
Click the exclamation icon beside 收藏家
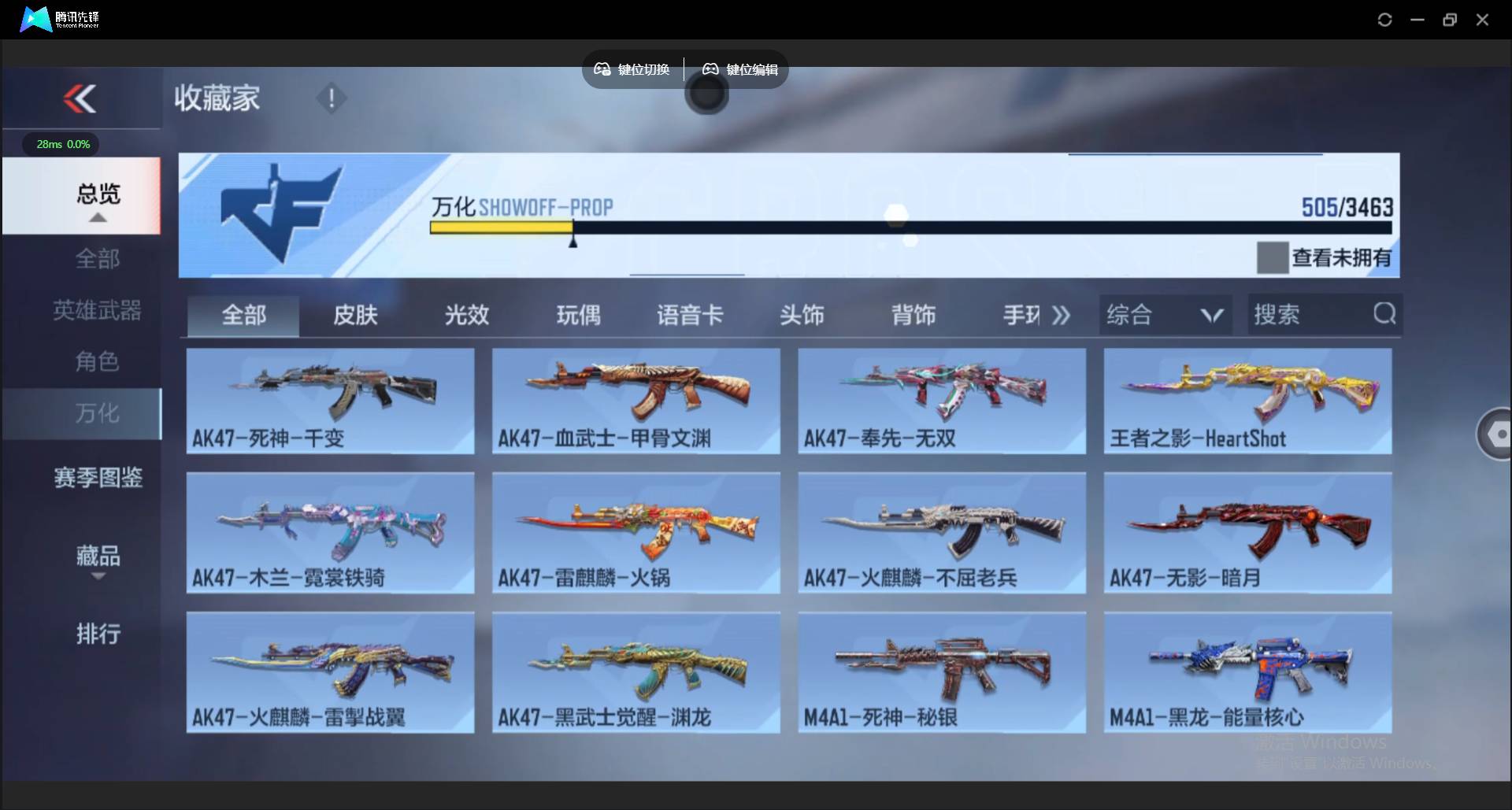(x=332, y=98)
